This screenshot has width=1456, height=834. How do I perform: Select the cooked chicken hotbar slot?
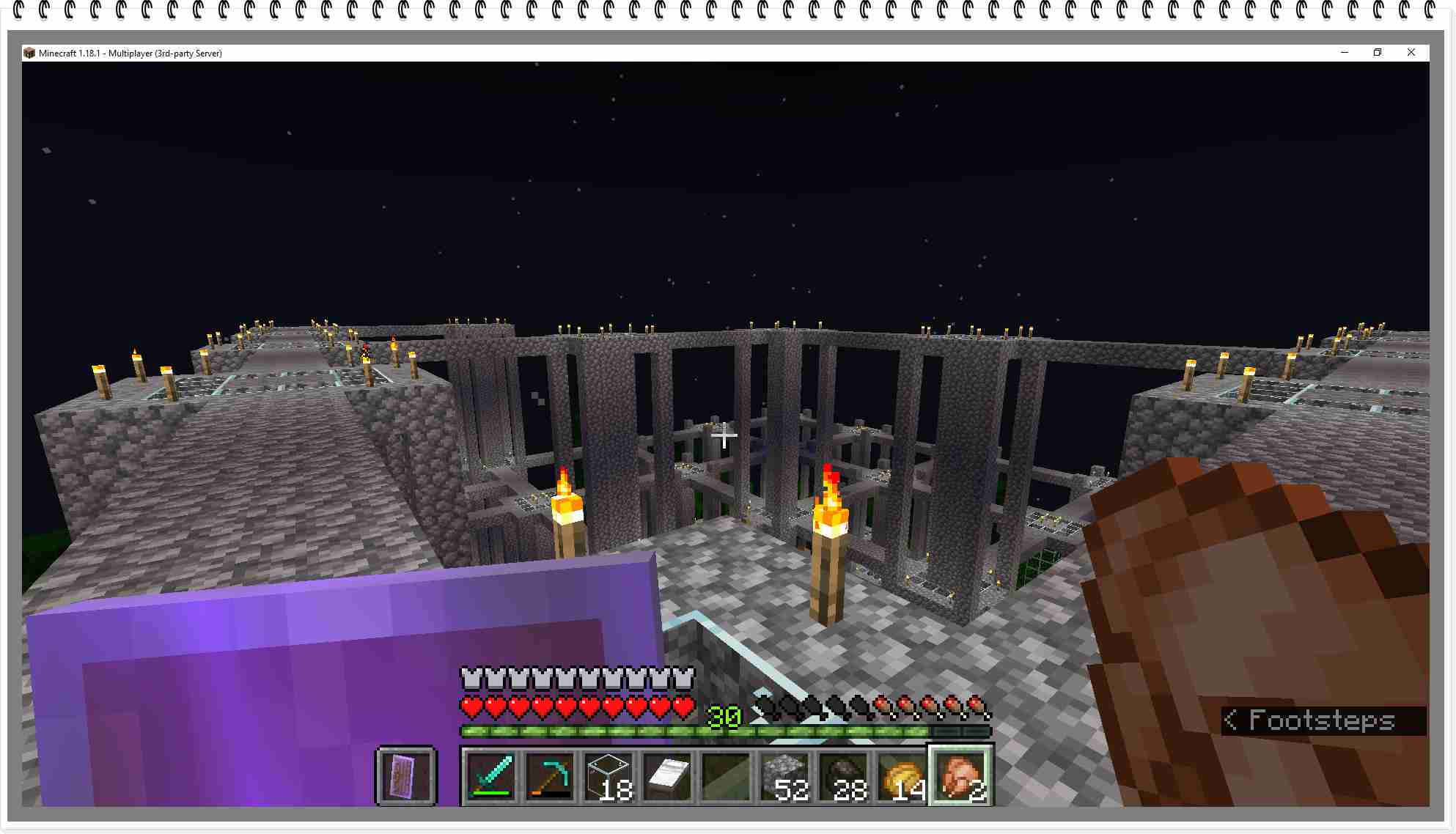tap(960, 776)
